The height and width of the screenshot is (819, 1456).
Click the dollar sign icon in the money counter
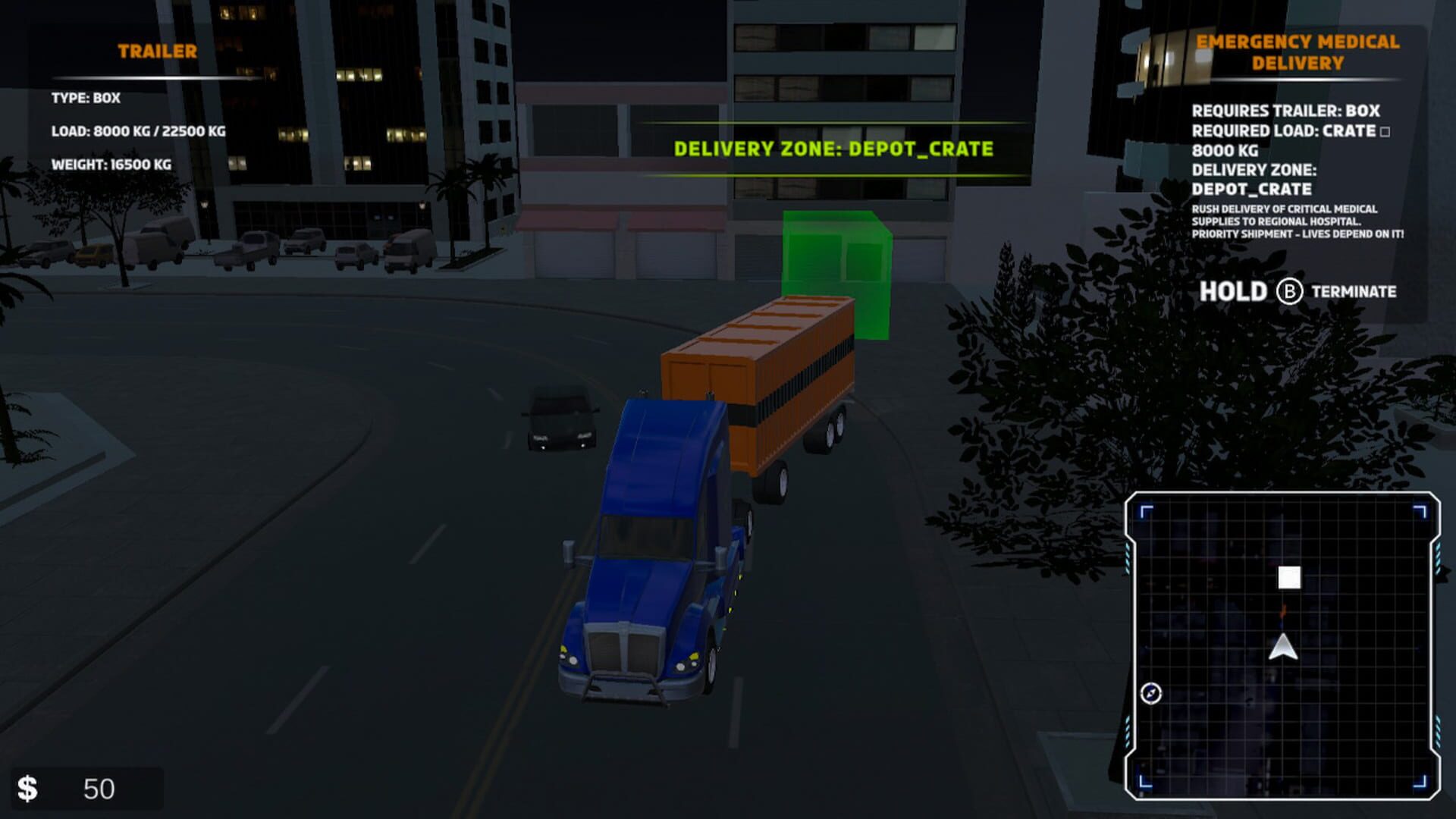(30, 787)
